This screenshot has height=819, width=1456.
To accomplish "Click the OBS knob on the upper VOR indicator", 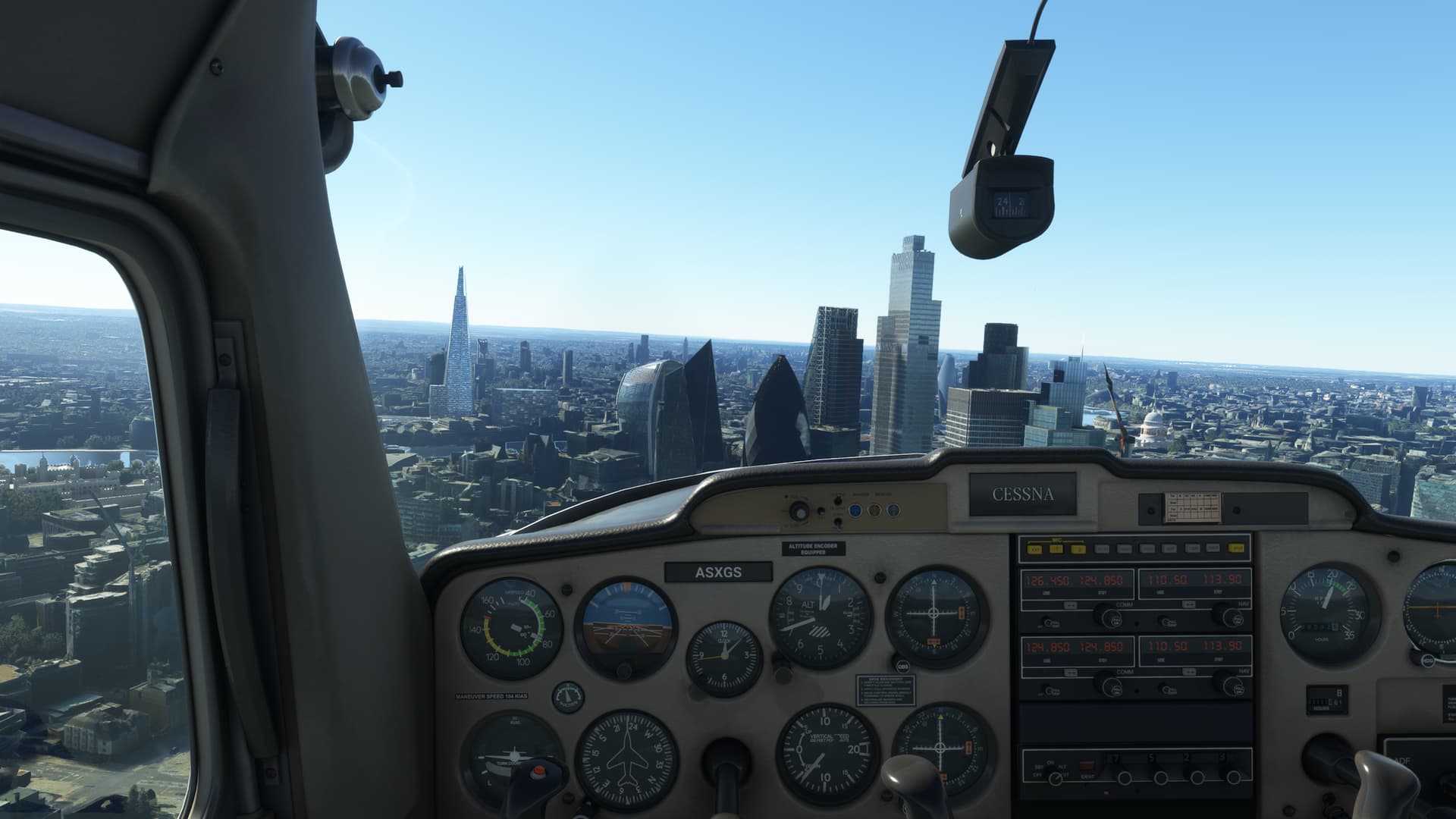I will 902,666.
